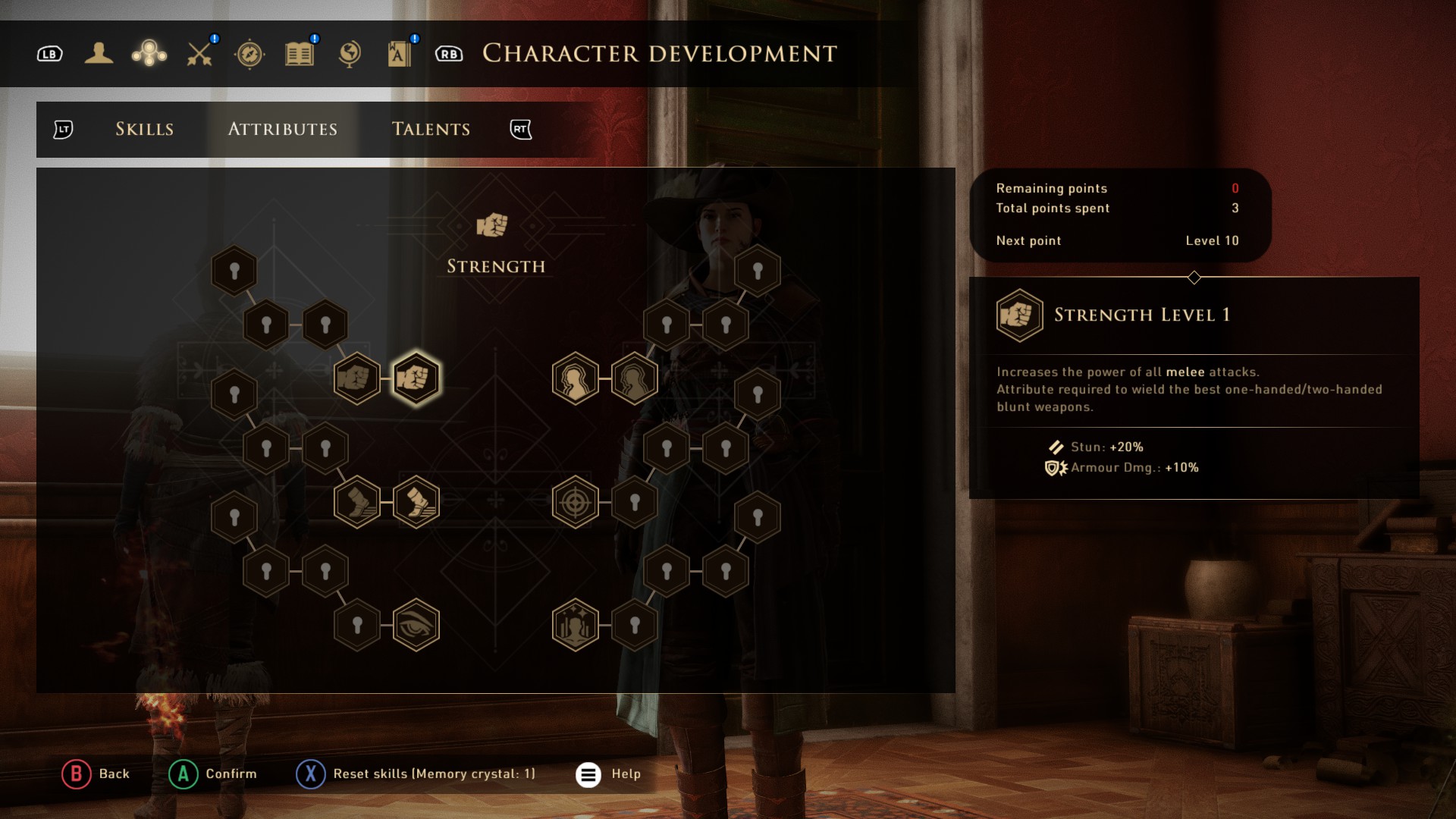
Task: Switch to the Skills tab
Action: (144, 129)
